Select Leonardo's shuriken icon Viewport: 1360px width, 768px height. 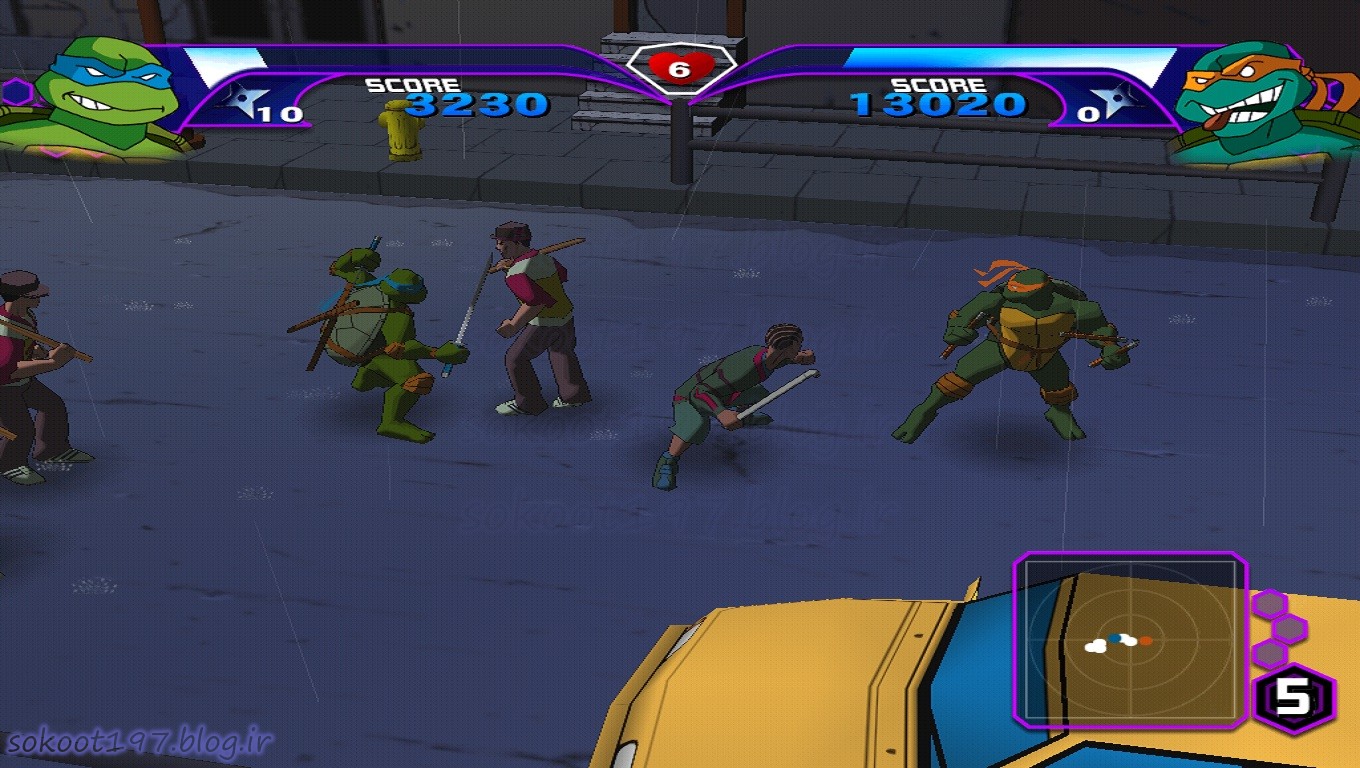(x=240, y=99)
